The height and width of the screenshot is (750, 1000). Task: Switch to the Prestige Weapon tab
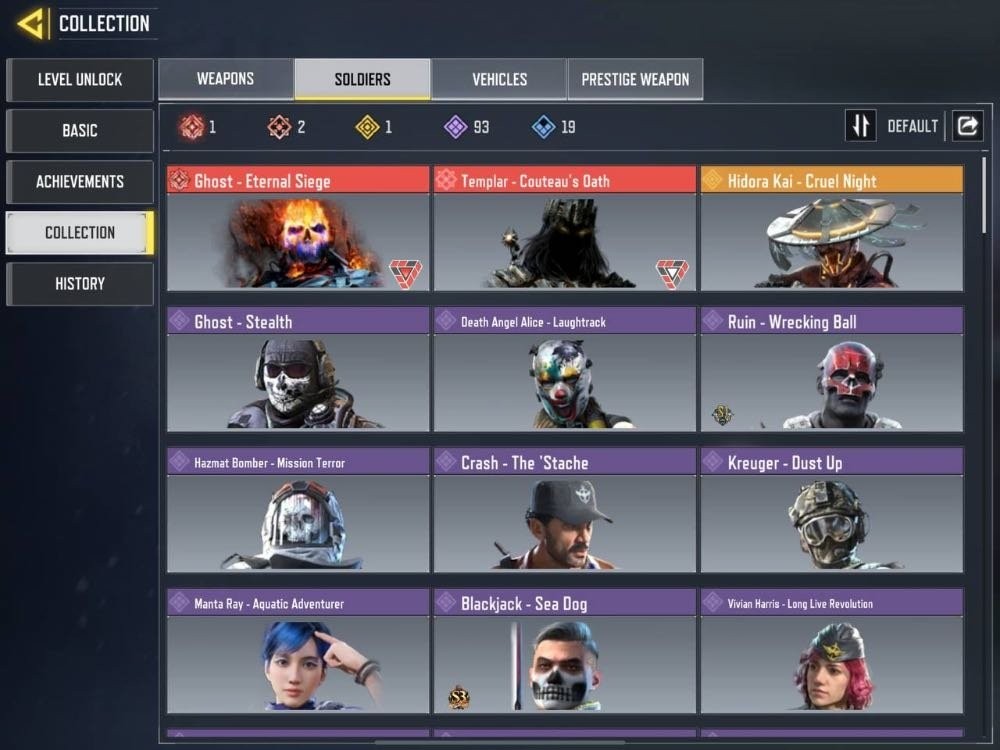point(635,79)
